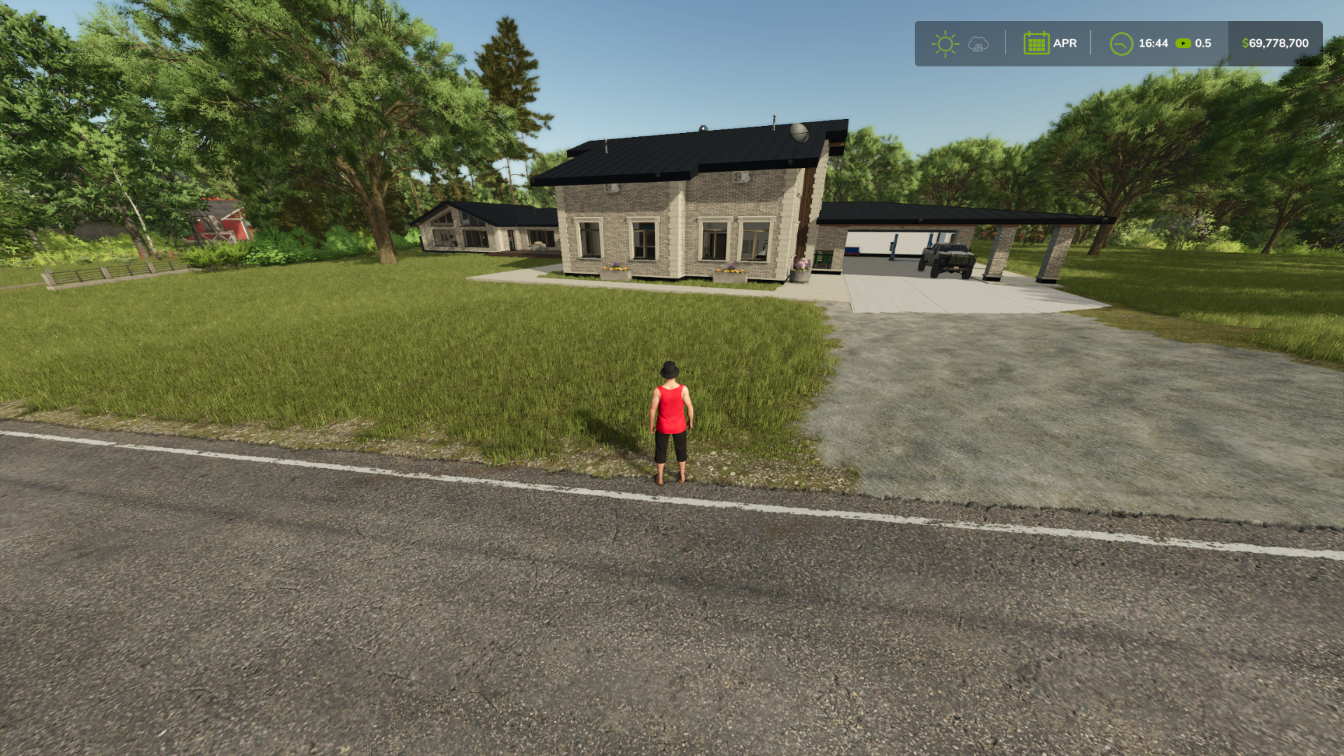1344x756 pixels.
Task: Select the clock face icon in the HUD
Action: pos(1122,43)
